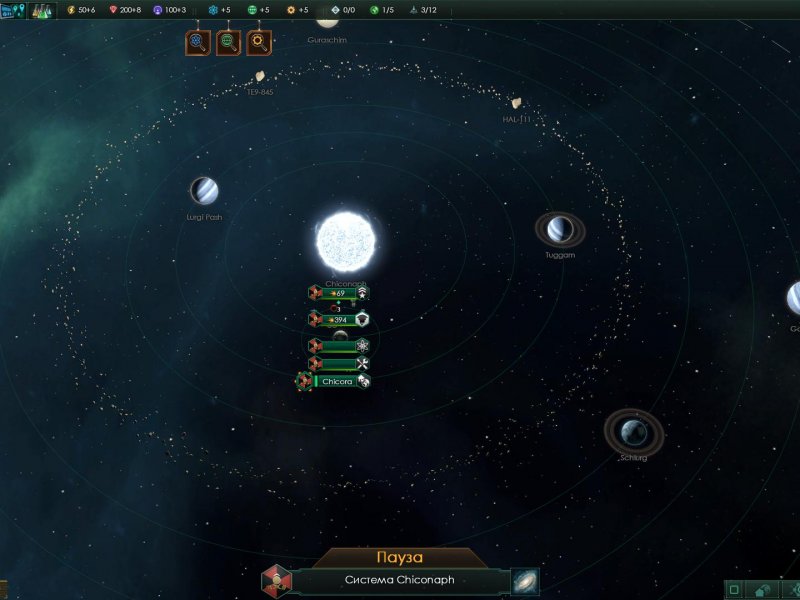800x600 pixels.
Task: Open the physics research alert icon
Action: click(x=198, y=42)
